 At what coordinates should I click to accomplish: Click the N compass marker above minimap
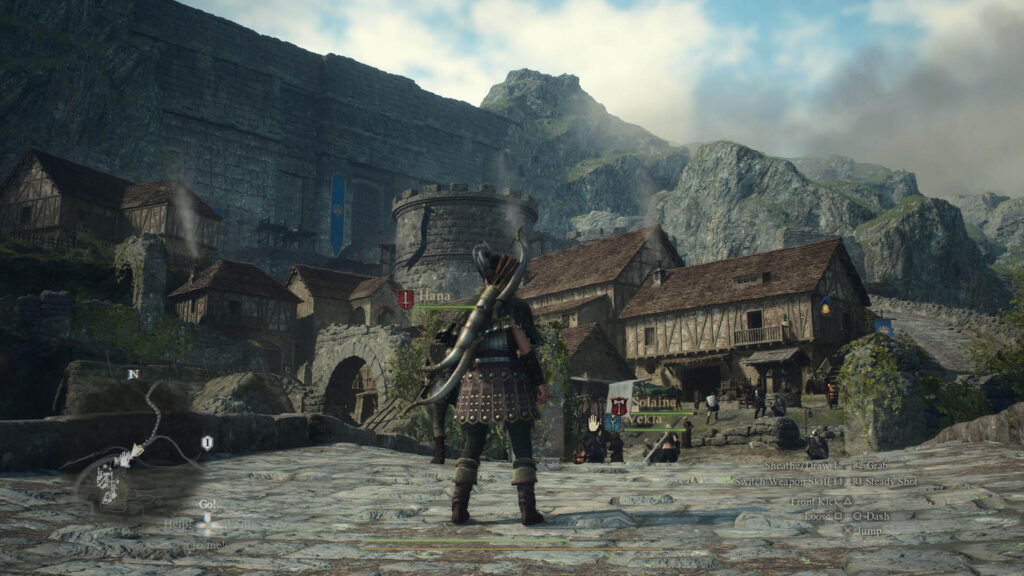click(x=132, y=374)
